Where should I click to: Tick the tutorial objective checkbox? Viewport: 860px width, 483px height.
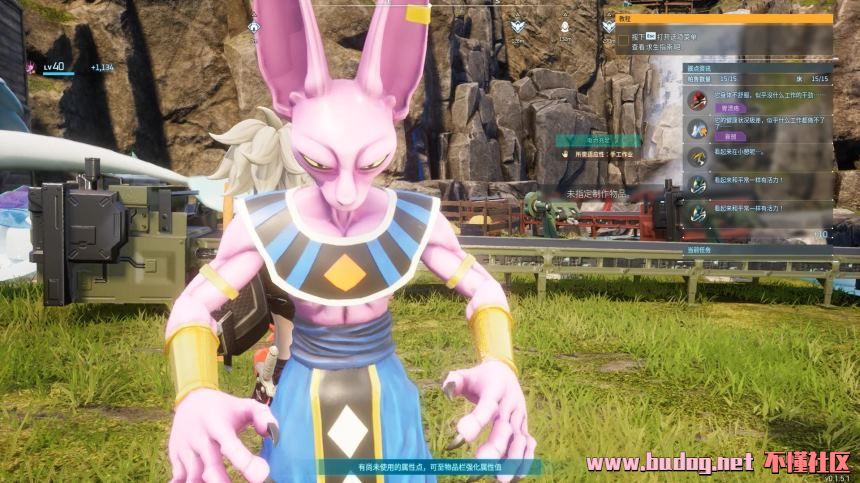622,41
